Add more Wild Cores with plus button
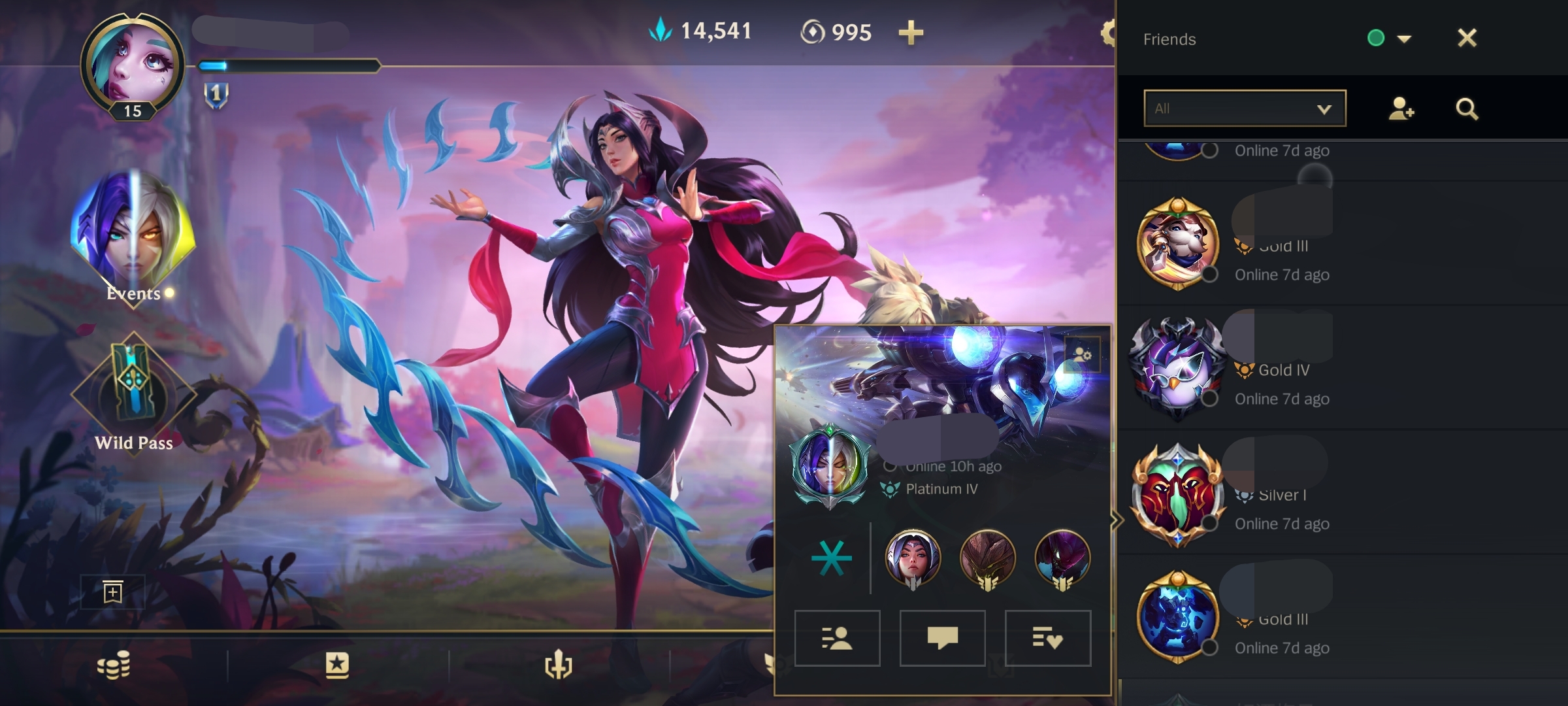Screen dimensions: 1568x706 click(911, 32)
